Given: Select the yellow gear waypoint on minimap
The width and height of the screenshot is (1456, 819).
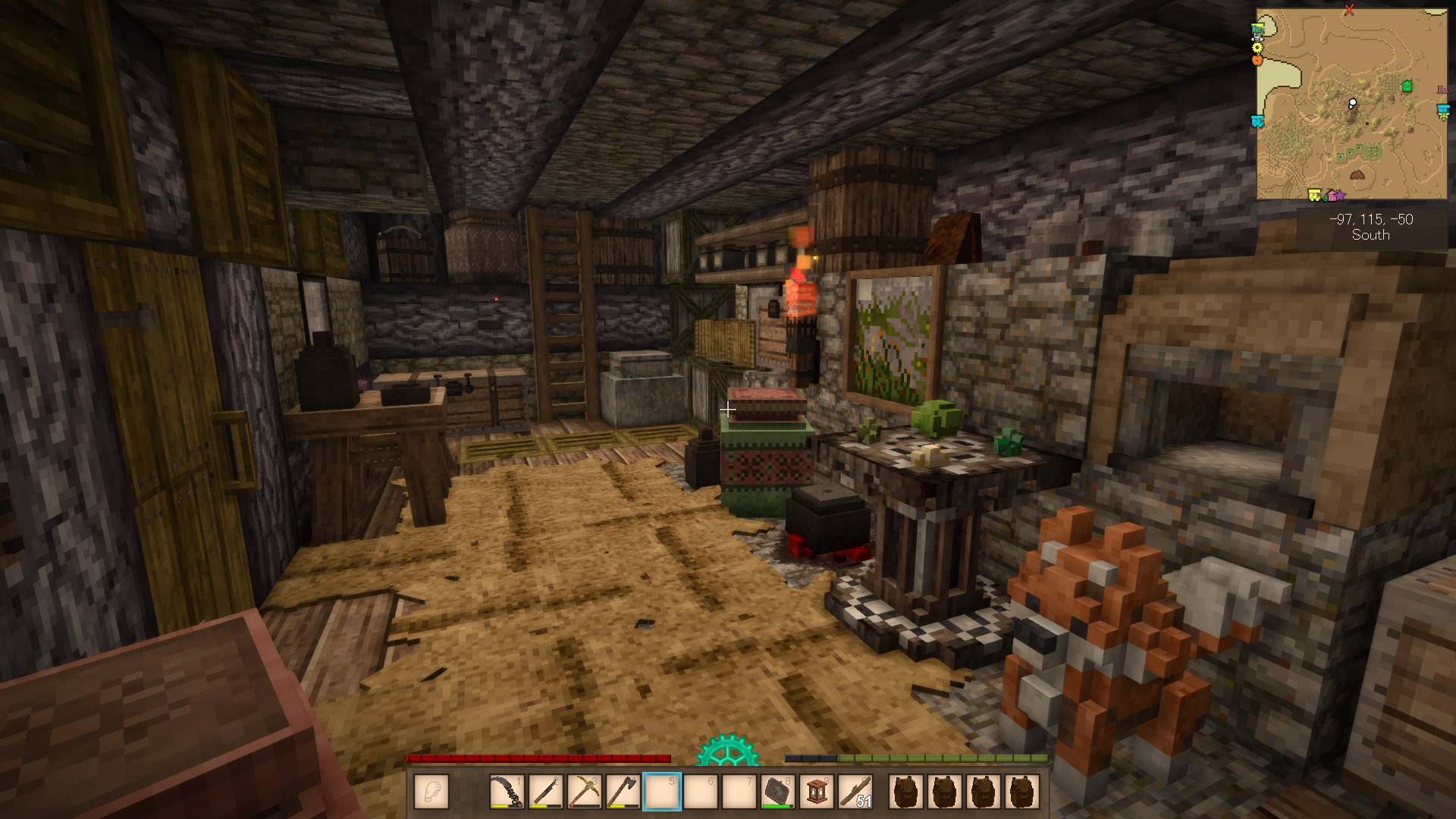Looking at the screenshot, I should pyautogui.click(x=1257, y=47).
